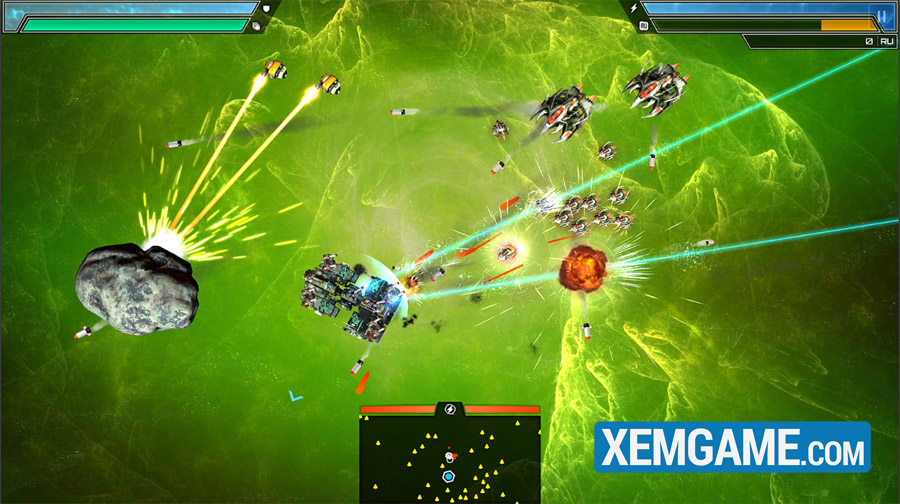Open the XEMGAME.COM watermark link

coord(732,447)
